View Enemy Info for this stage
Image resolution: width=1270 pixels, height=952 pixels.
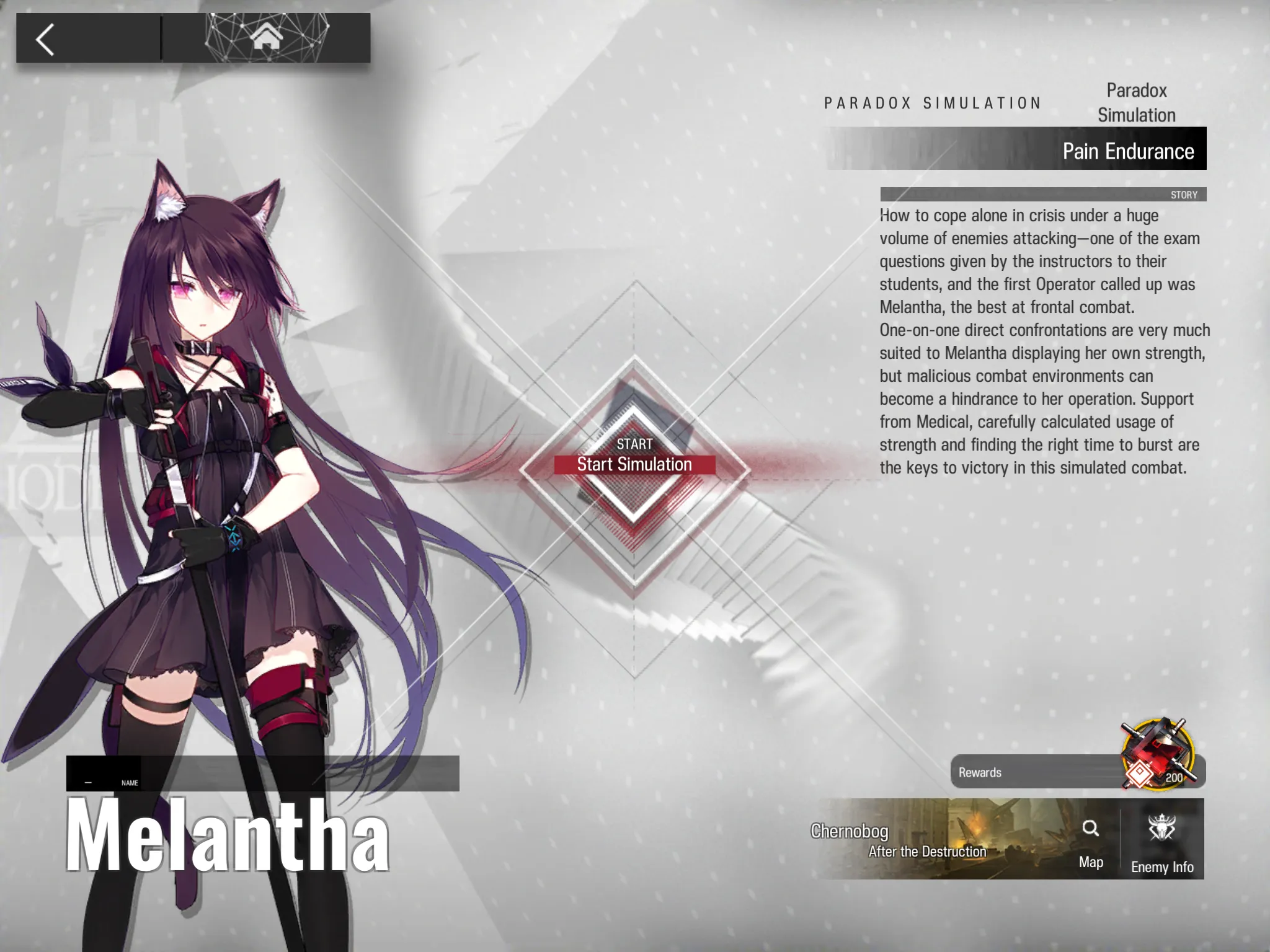pos(1161,840)
